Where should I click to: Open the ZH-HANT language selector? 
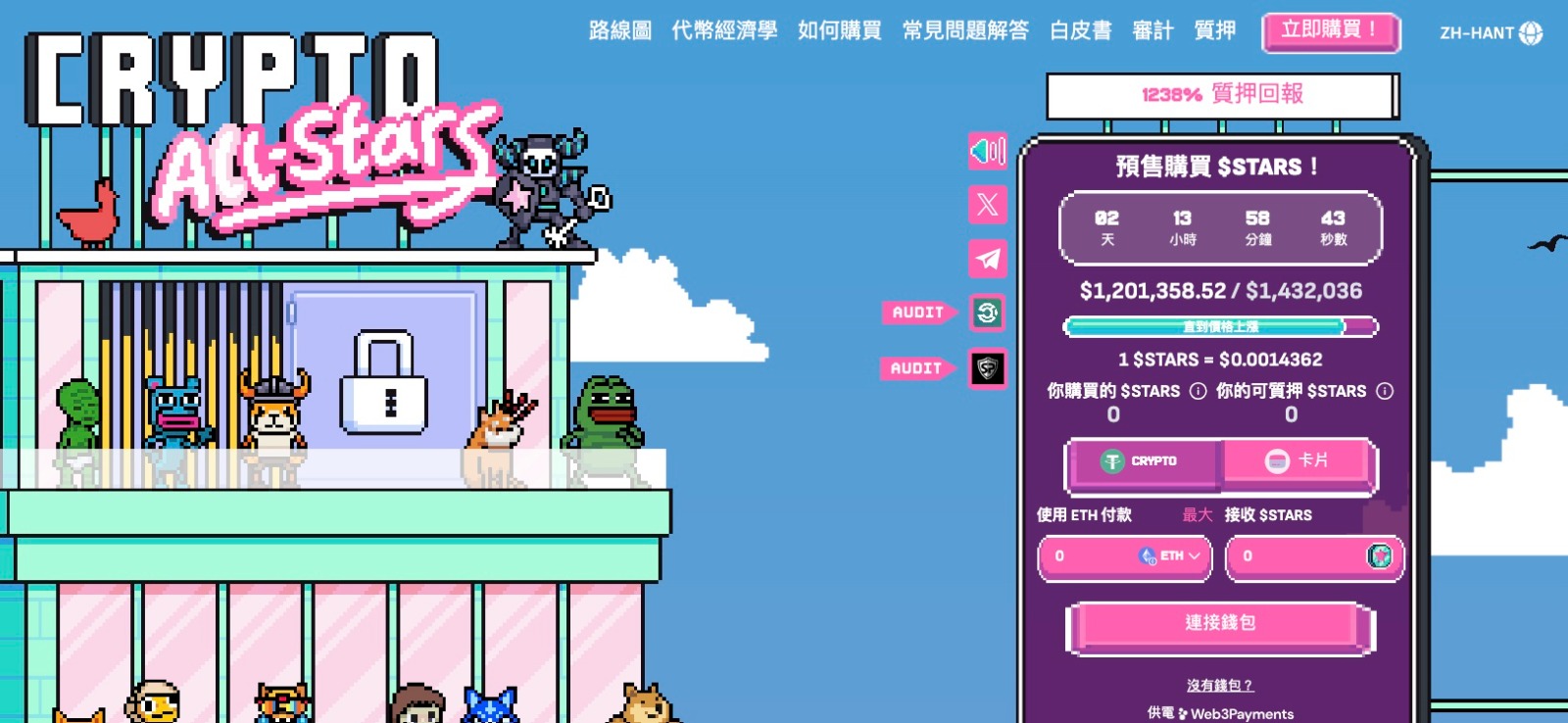(x=1490, y=33)
